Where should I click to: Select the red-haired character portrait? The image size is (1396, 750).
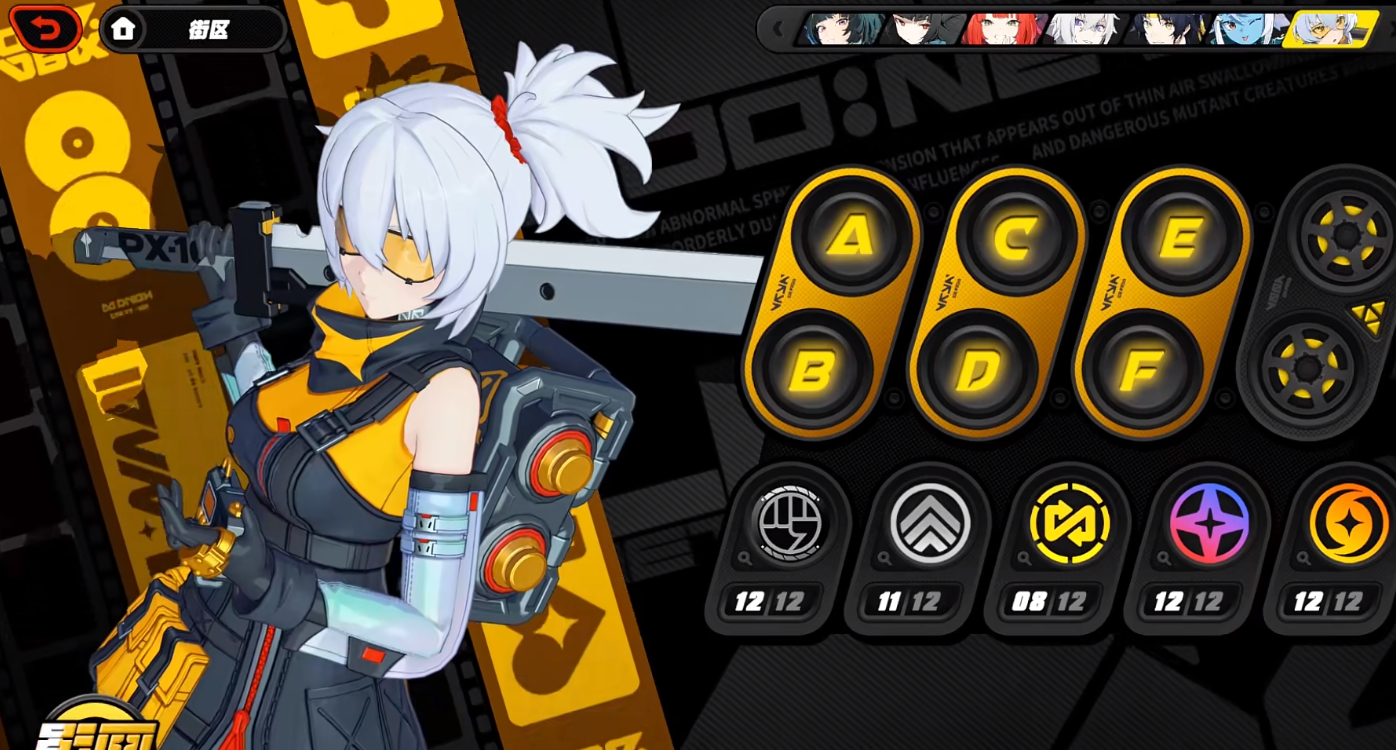(1002, 29)
